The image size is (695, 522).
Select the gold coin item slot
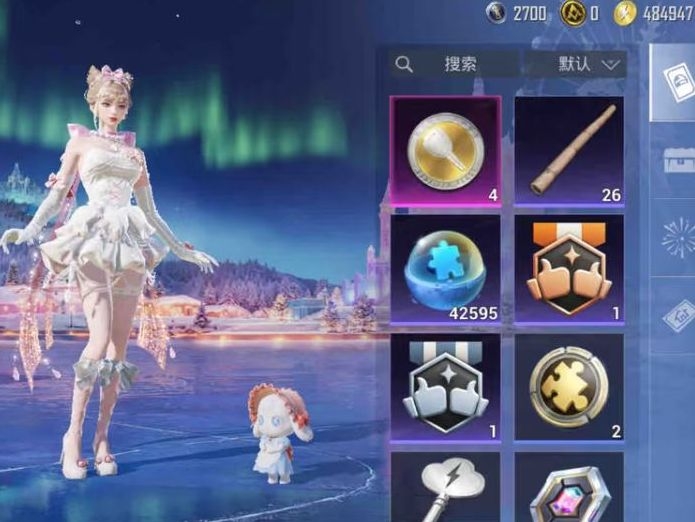(445, 151)
